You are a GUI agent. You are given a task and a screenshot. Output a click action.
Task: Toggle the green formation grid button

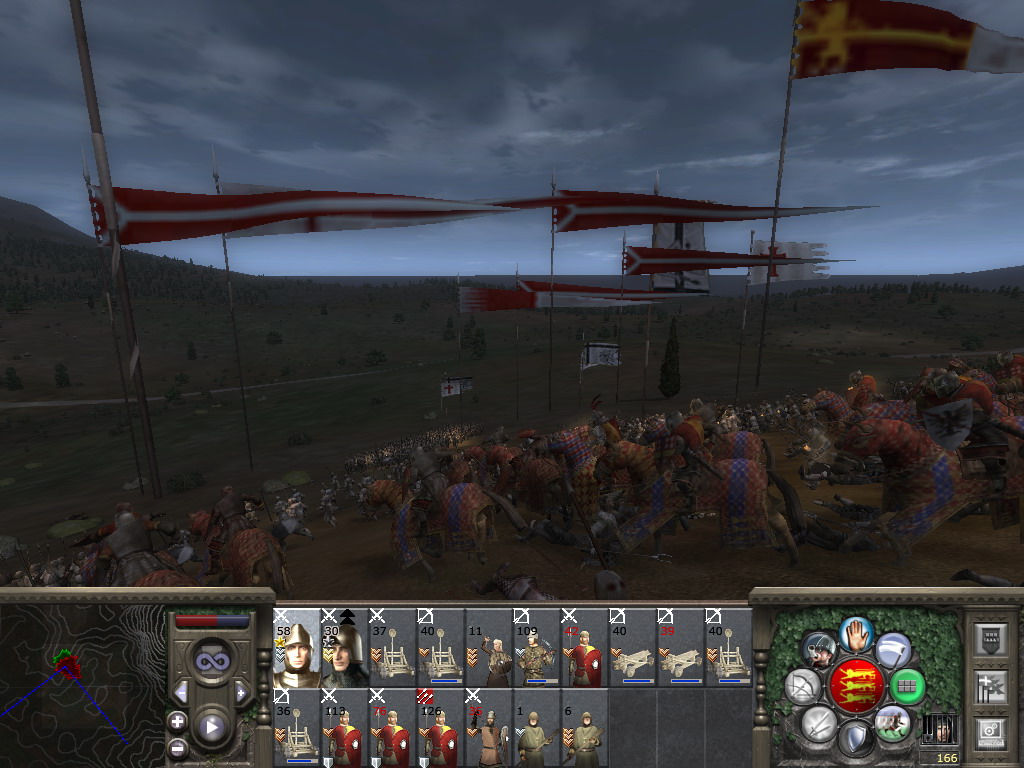(x=907, y=686)
